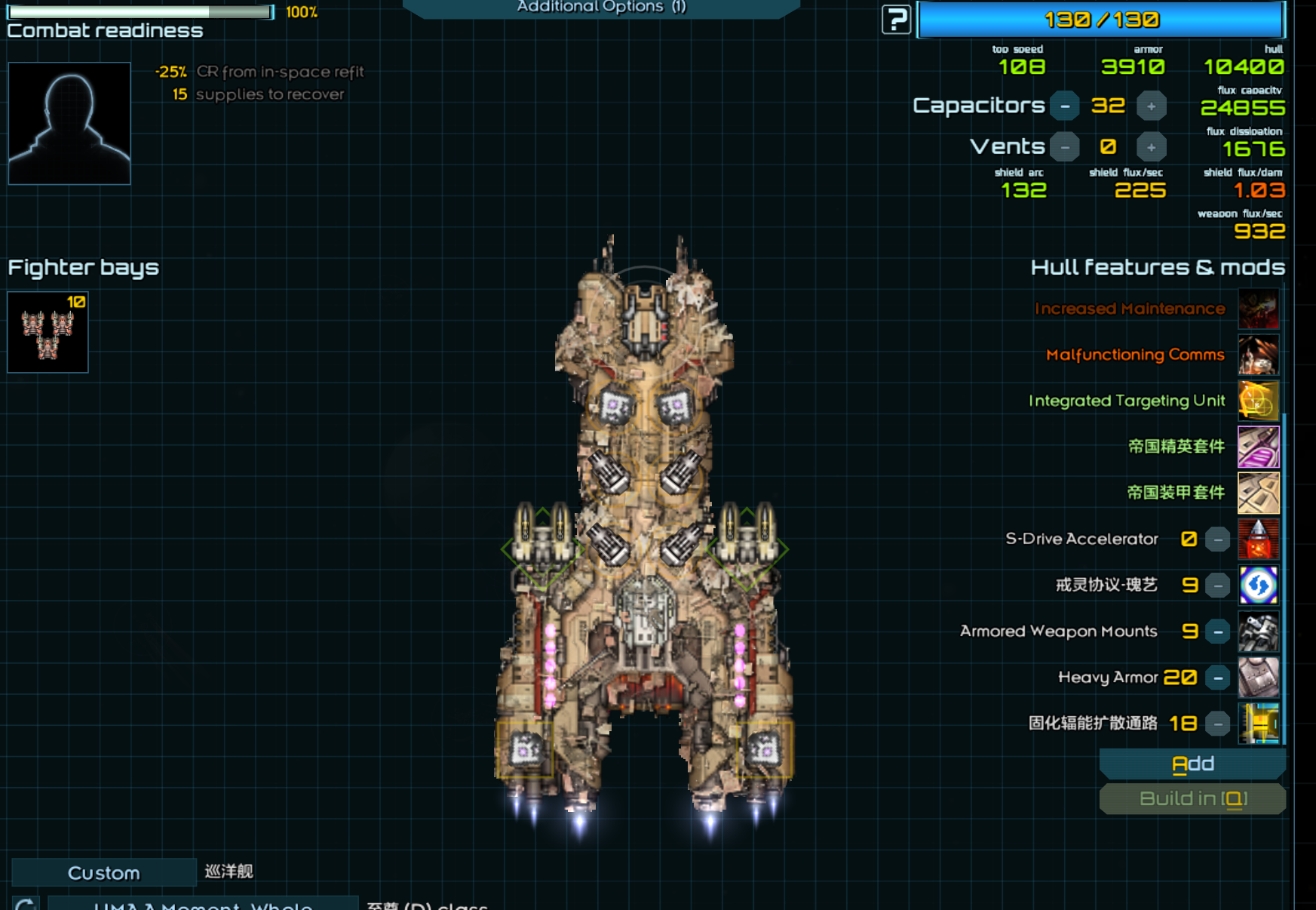
Task: Click the question mark help button
Action: 896,20
